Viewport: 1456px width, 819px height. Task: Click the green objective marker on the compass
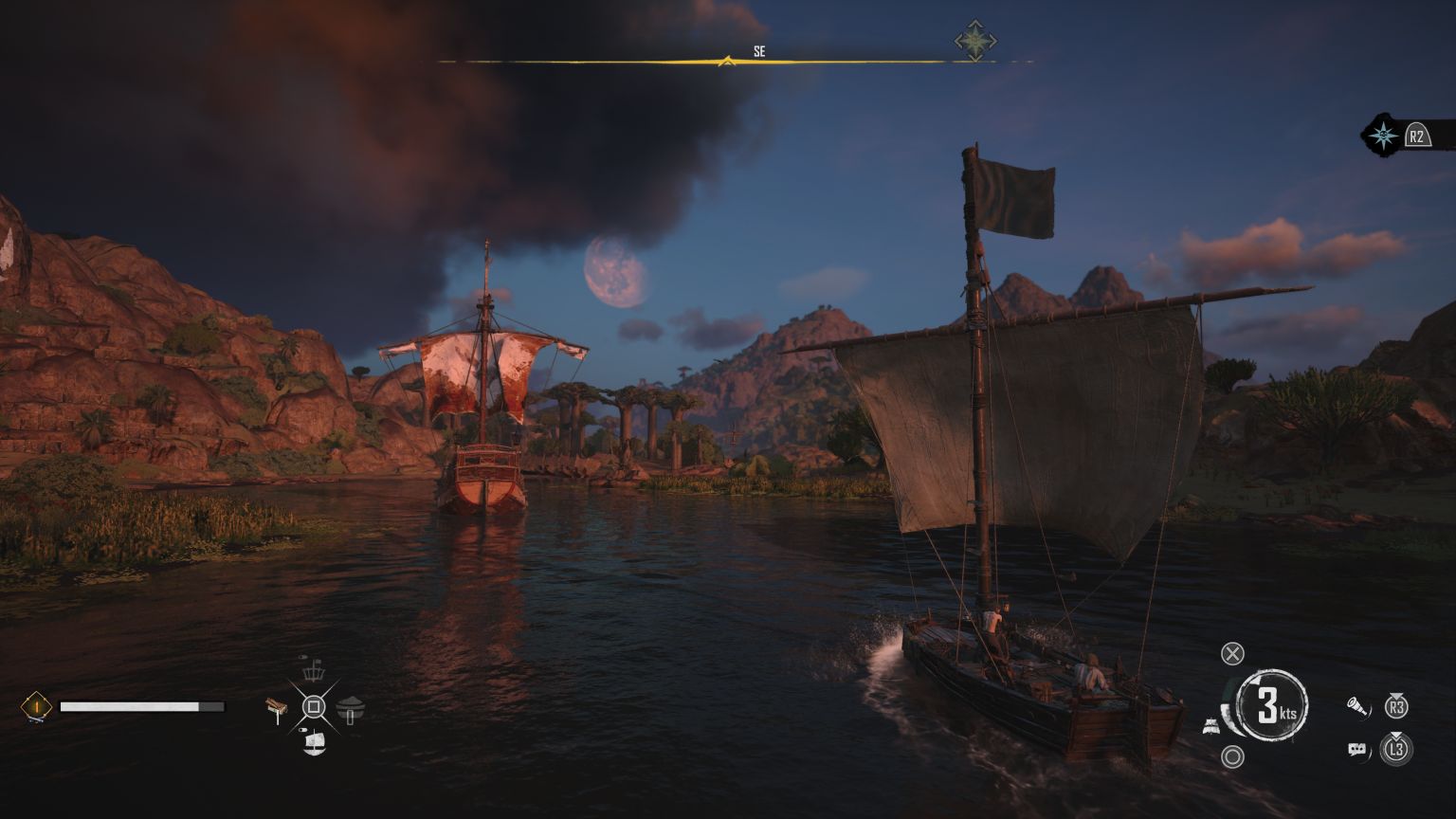pyautogui.click(x=974, y=42)
